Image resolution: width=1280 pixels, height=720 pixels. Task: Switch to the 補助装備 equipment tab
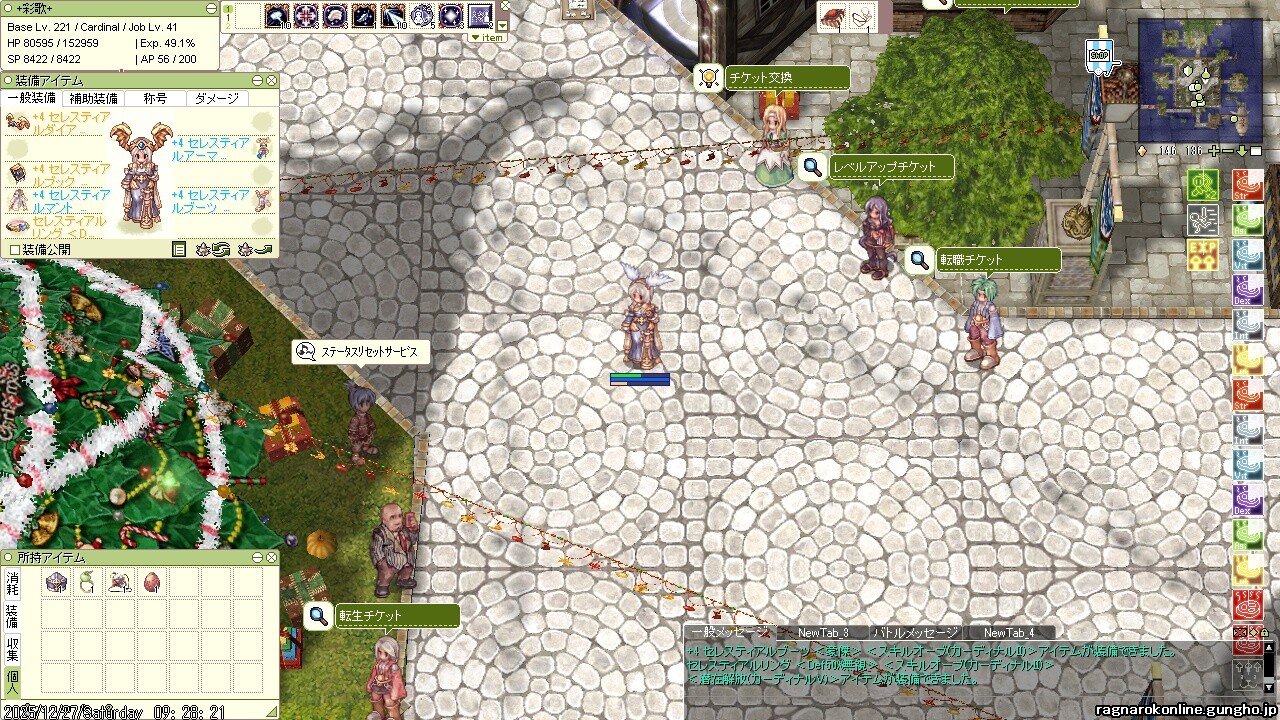click(93, 98)
